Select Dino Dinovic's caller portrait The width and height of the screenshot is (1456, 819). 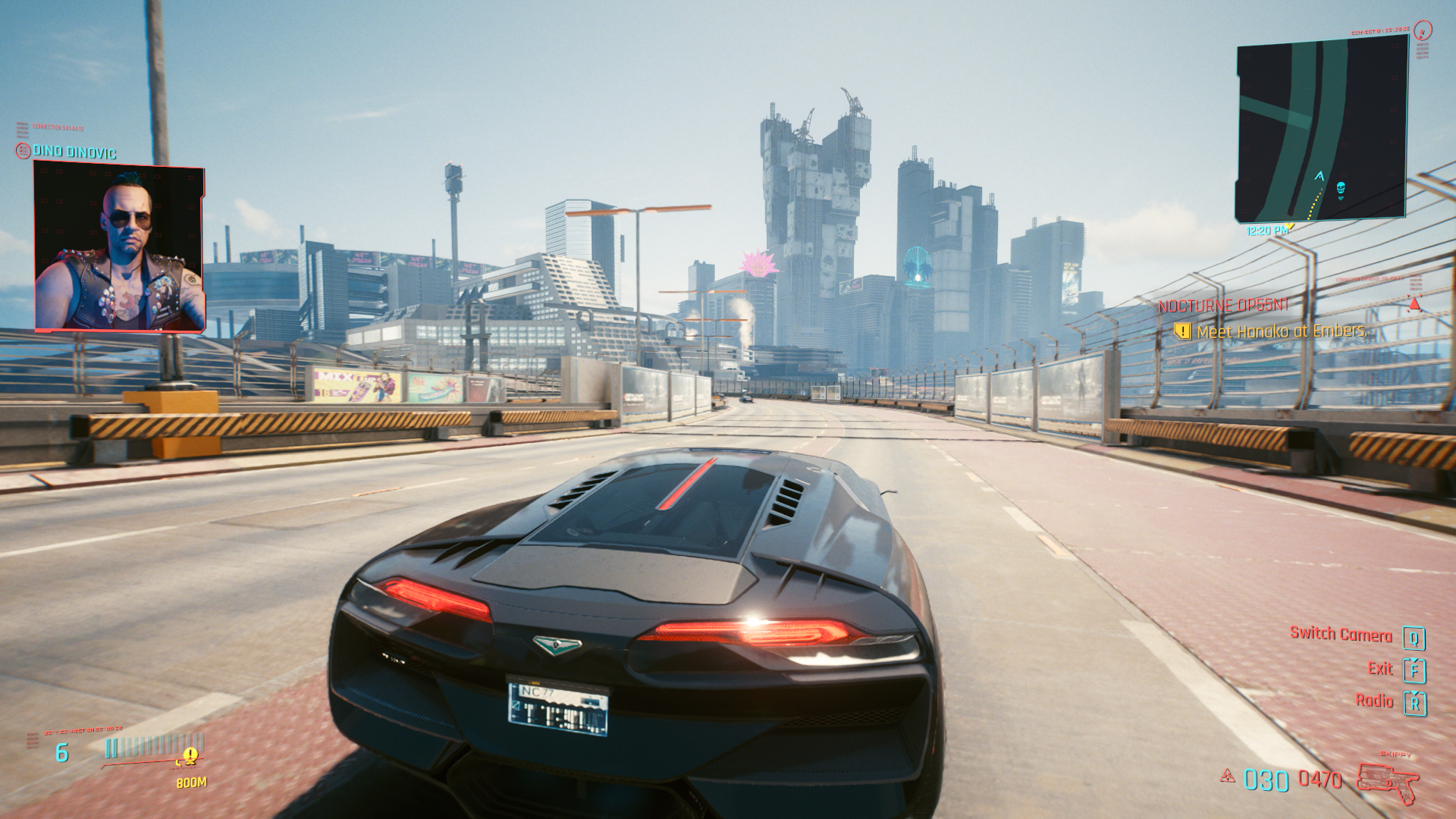coord(120,248)
